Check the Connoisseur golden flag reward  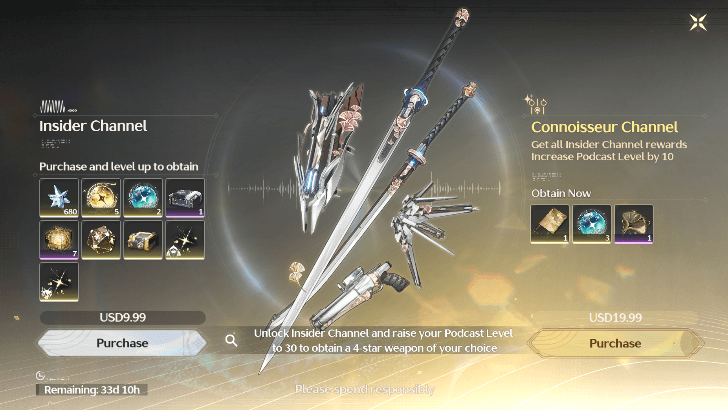click(x=550, y=224)
